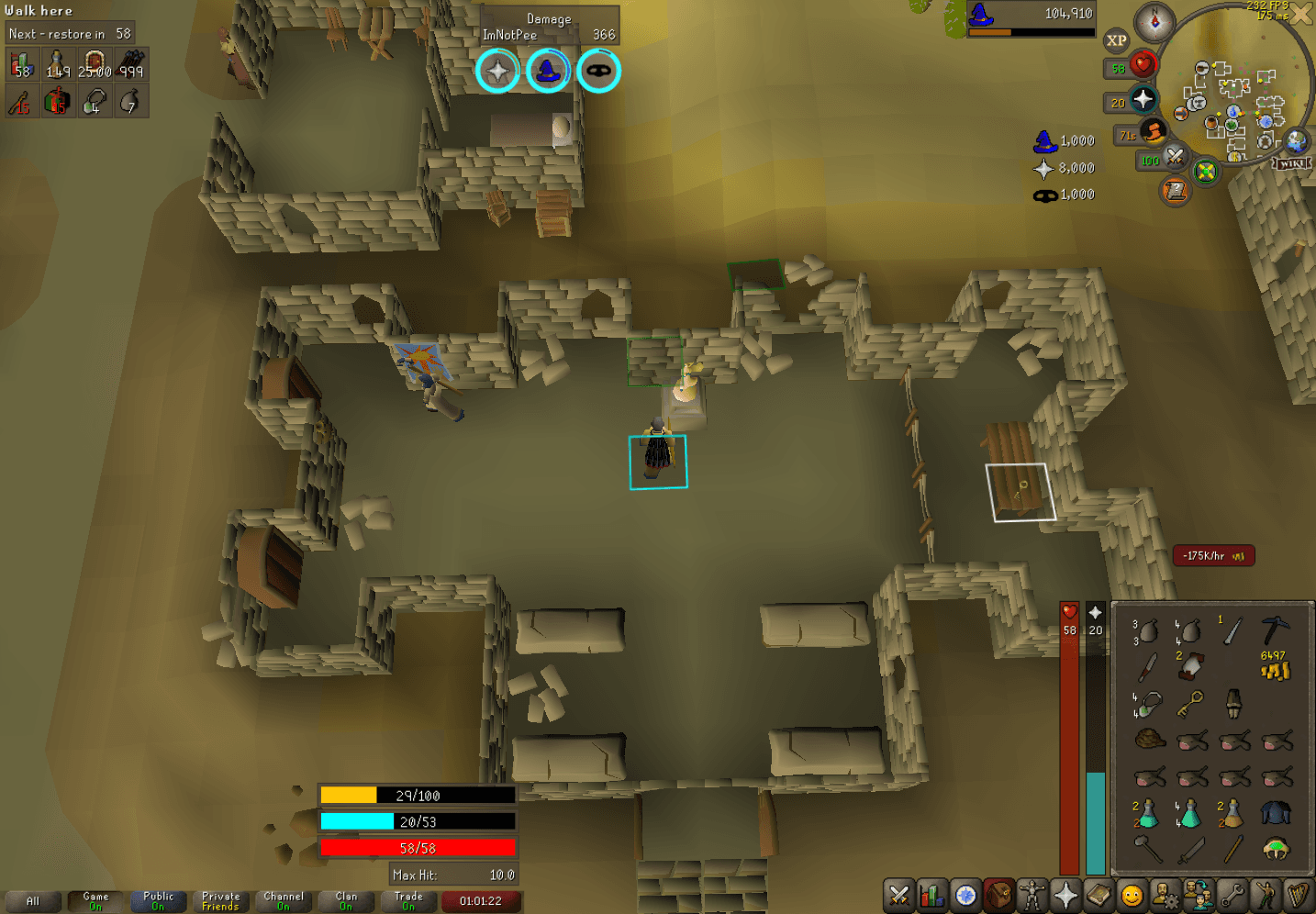1316x914 pixels.
Task: Select the coin stack in the inventory
Action: point(1274,668)
